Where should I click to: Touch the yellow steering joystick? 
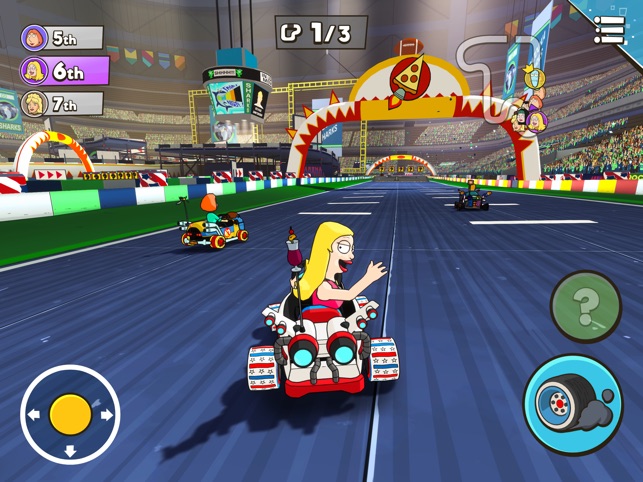click(70, 414)
